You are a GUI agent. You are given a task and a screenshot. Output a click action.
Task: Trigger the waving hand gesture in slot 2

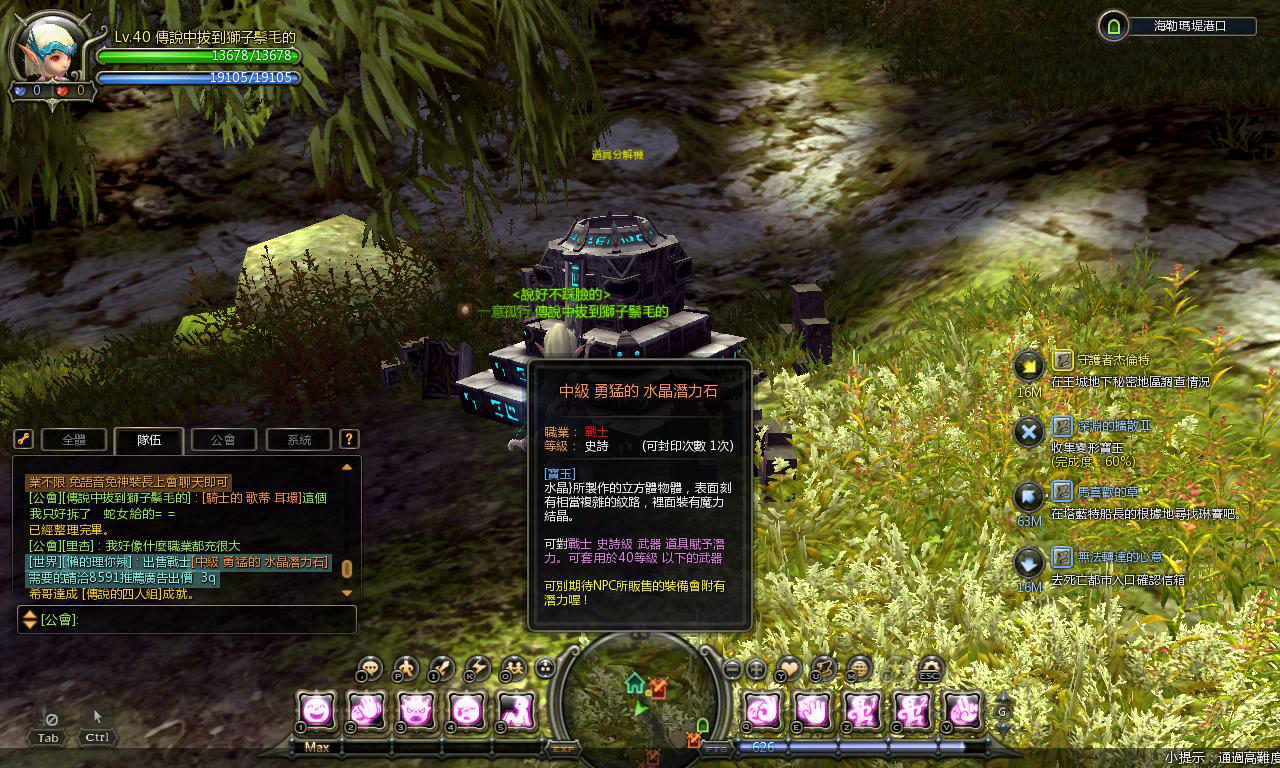(x=366, y=711)
